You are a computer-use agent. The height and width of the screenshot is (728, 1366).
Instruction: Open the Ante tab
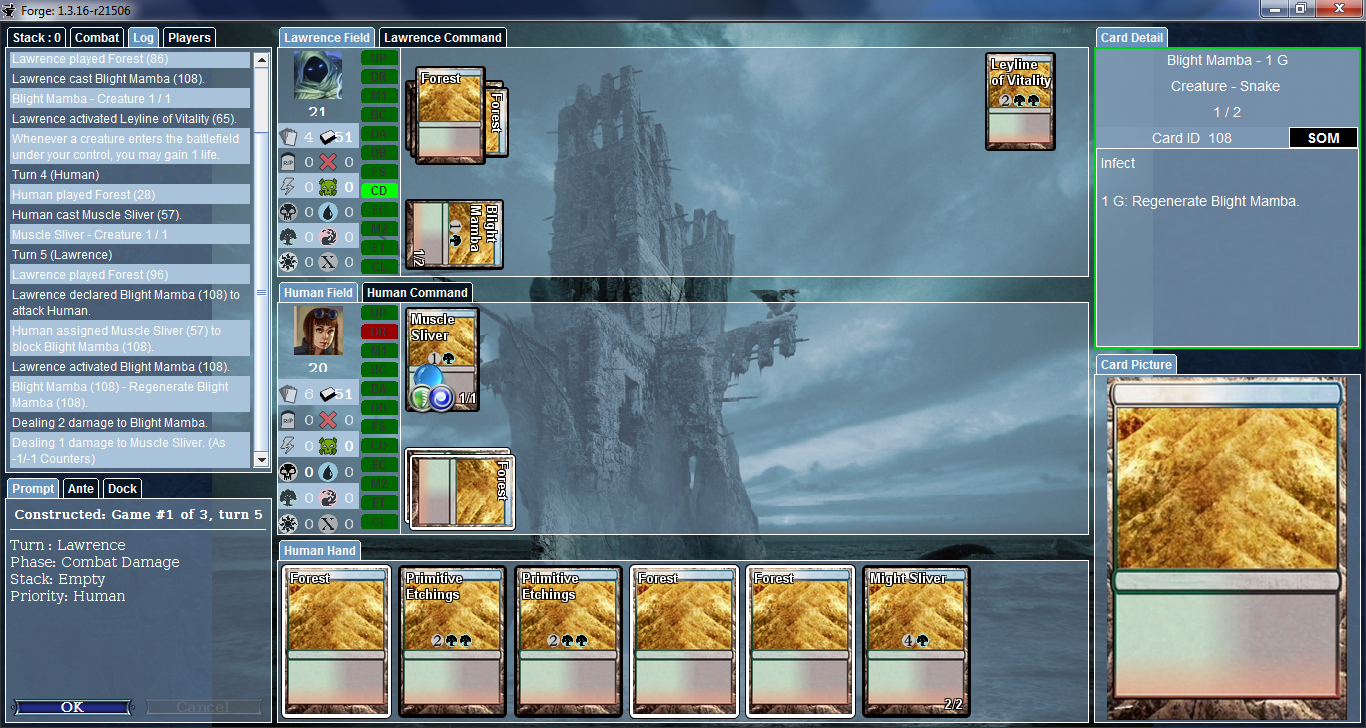(x=80, y=489)
